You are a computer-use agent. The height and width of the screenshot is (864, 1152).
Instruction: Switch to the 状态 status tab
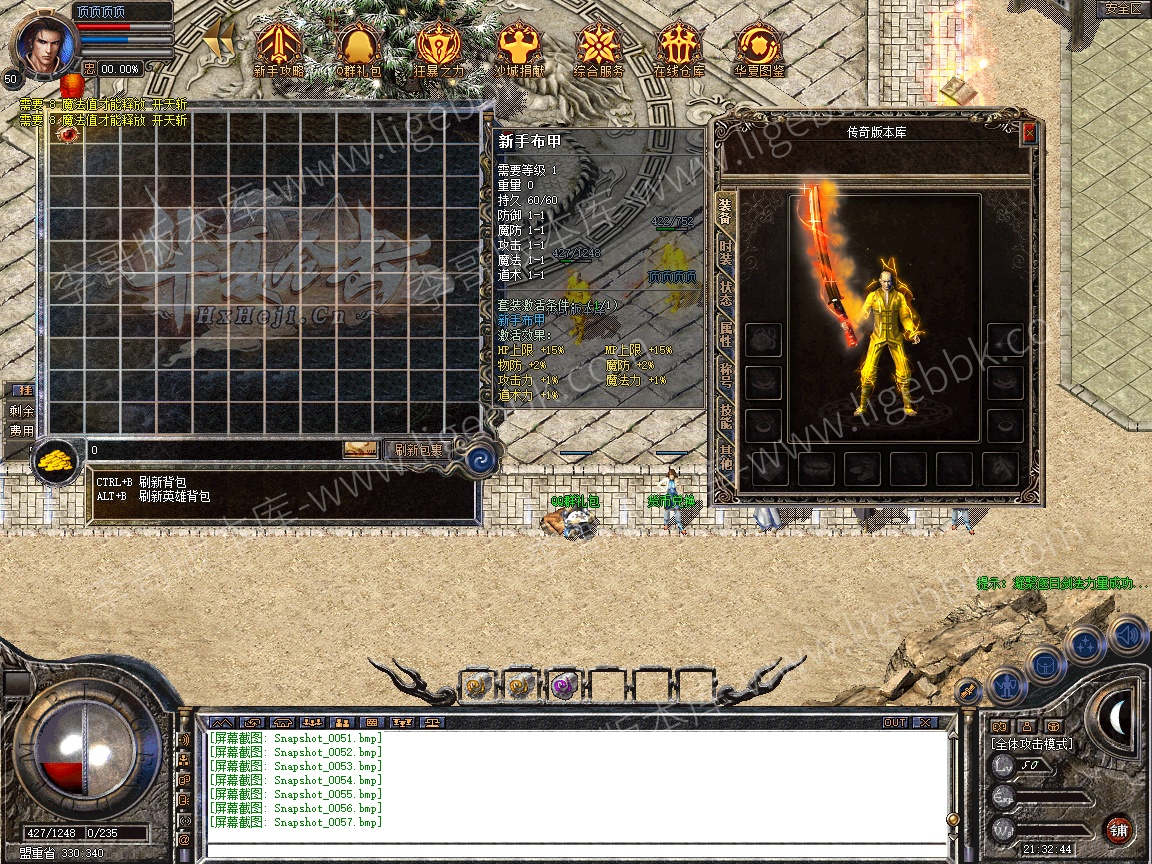coord(726,294)
